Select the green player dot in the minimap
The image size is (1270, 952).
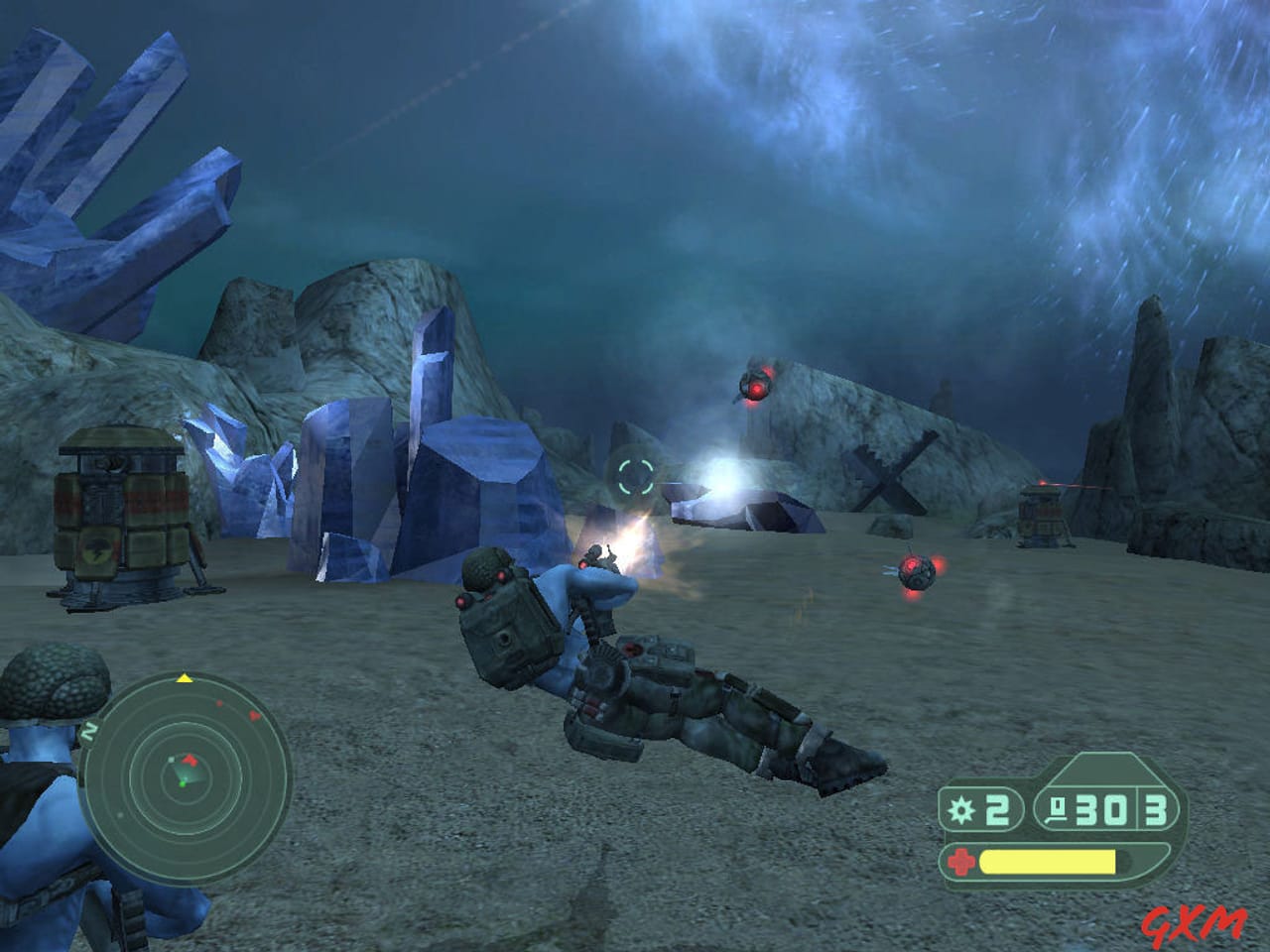coord(183,783)
